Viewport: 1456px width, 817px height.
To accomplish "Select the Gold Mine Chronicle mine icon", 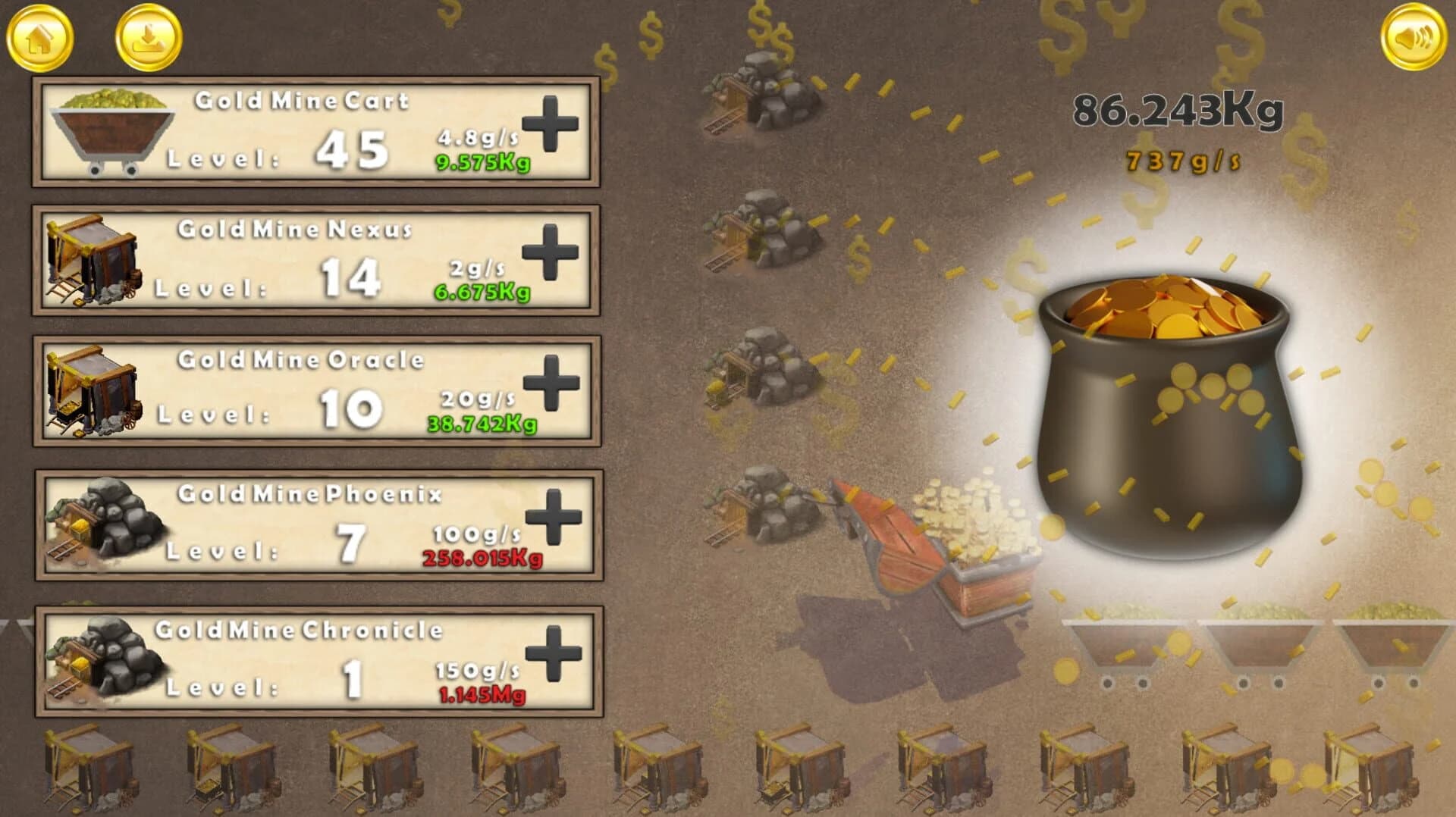I will pos(106,659).
